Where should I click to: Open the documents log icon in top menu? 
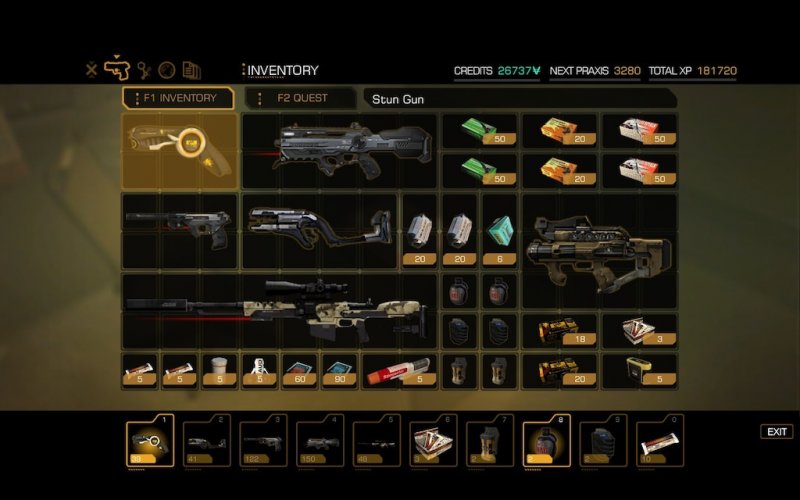pyautogui.click(x=192, y=70)
